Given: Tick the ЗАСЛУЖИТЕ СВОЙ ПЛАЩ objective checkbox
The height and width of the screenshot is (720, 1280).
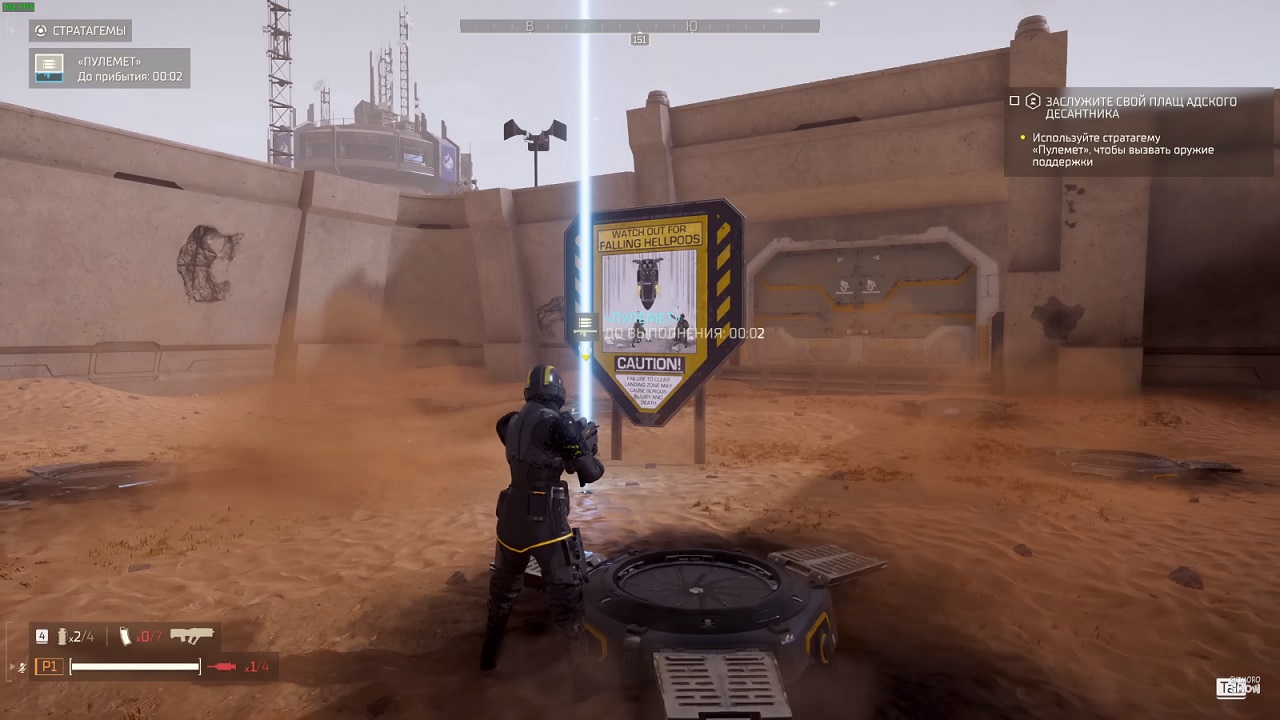Looking at the screenshot, I should coord(1014,100).
